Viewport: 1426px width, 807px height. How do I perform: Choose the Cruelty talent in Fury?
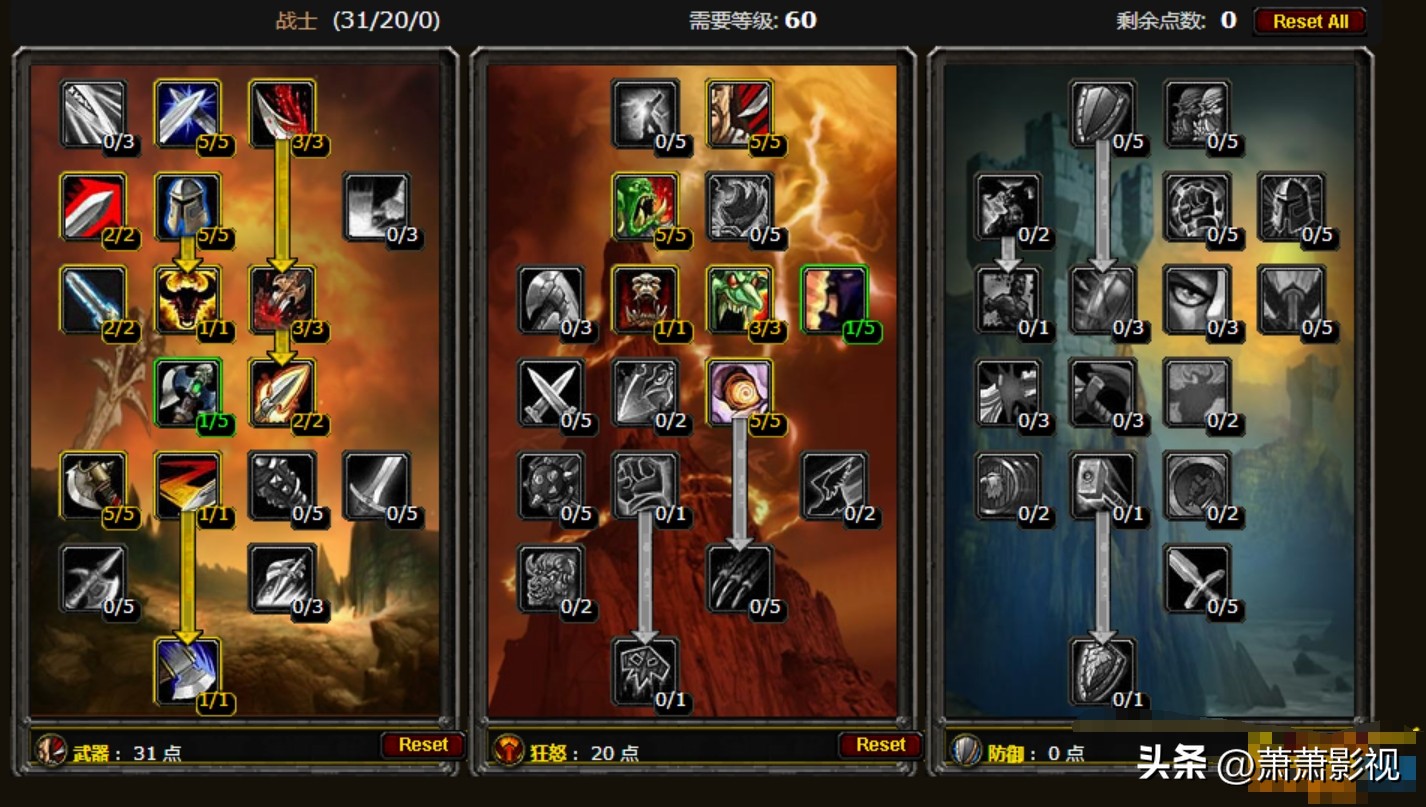pos(738,114)
